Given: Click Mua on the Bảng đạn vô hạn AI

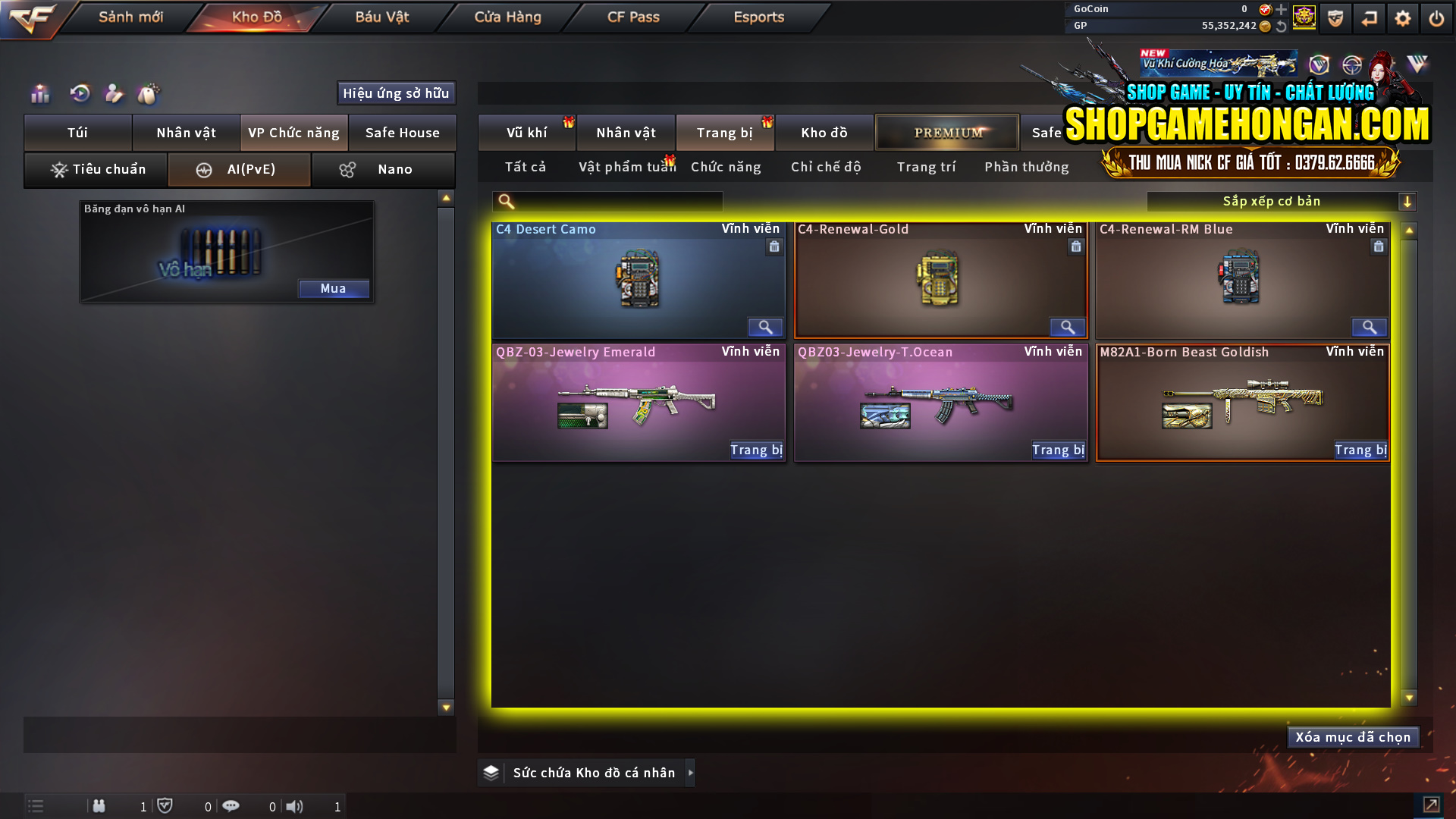Looking at the screenshot, I should coord(334,288).
